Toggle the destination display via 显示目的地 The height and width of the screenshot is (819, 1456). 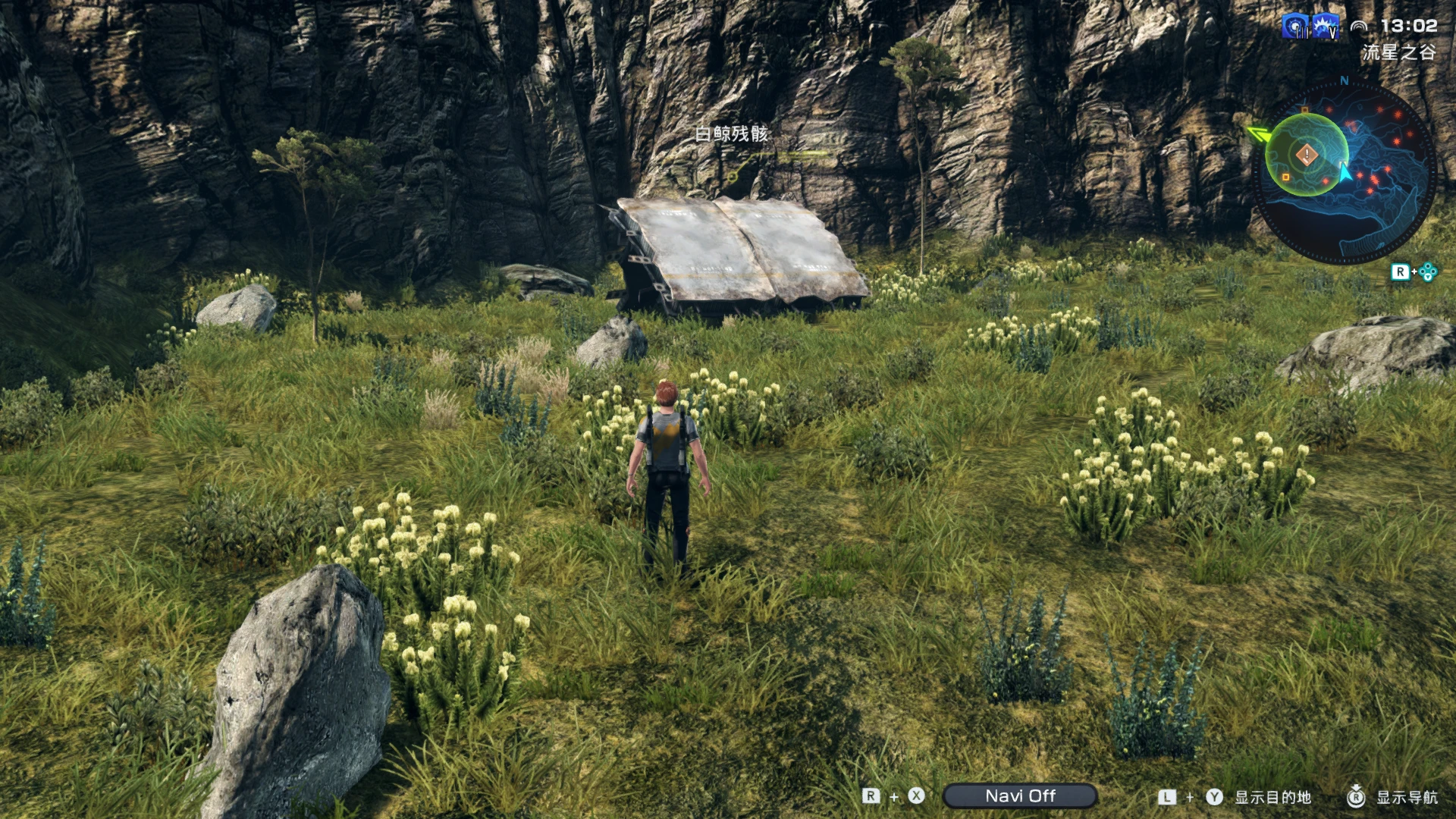[1273, 796]
